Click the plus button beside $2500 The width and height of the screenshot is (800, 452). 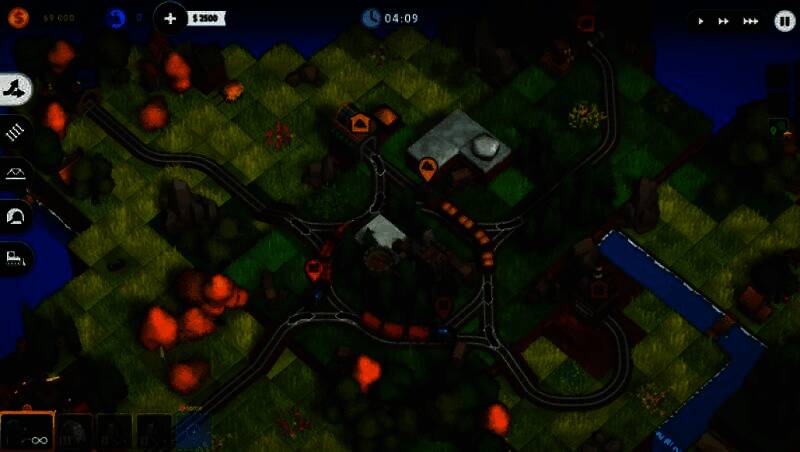pos(171,18)
